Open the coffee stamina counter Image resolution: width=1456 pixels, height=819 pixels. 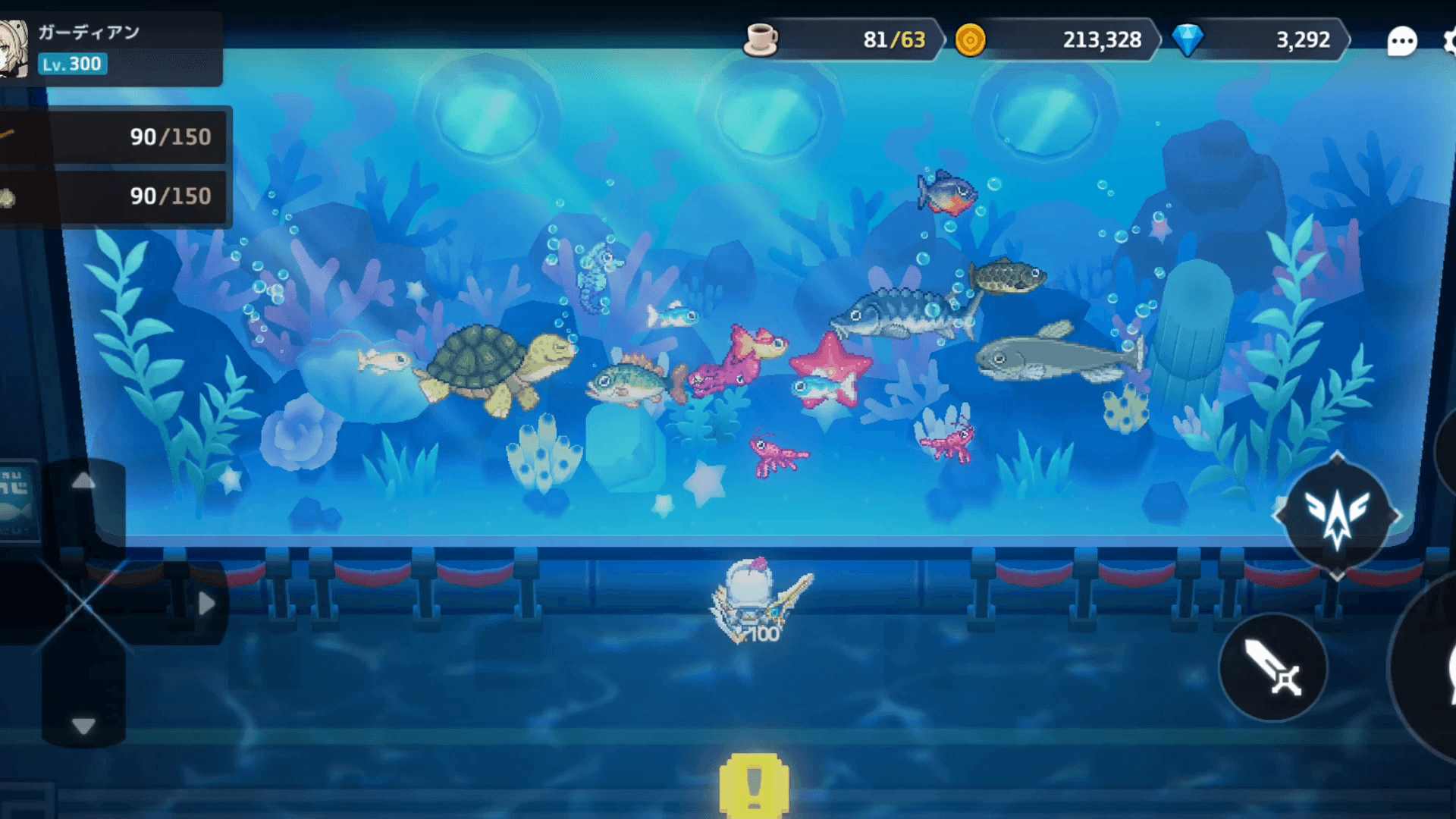(842, 39)
